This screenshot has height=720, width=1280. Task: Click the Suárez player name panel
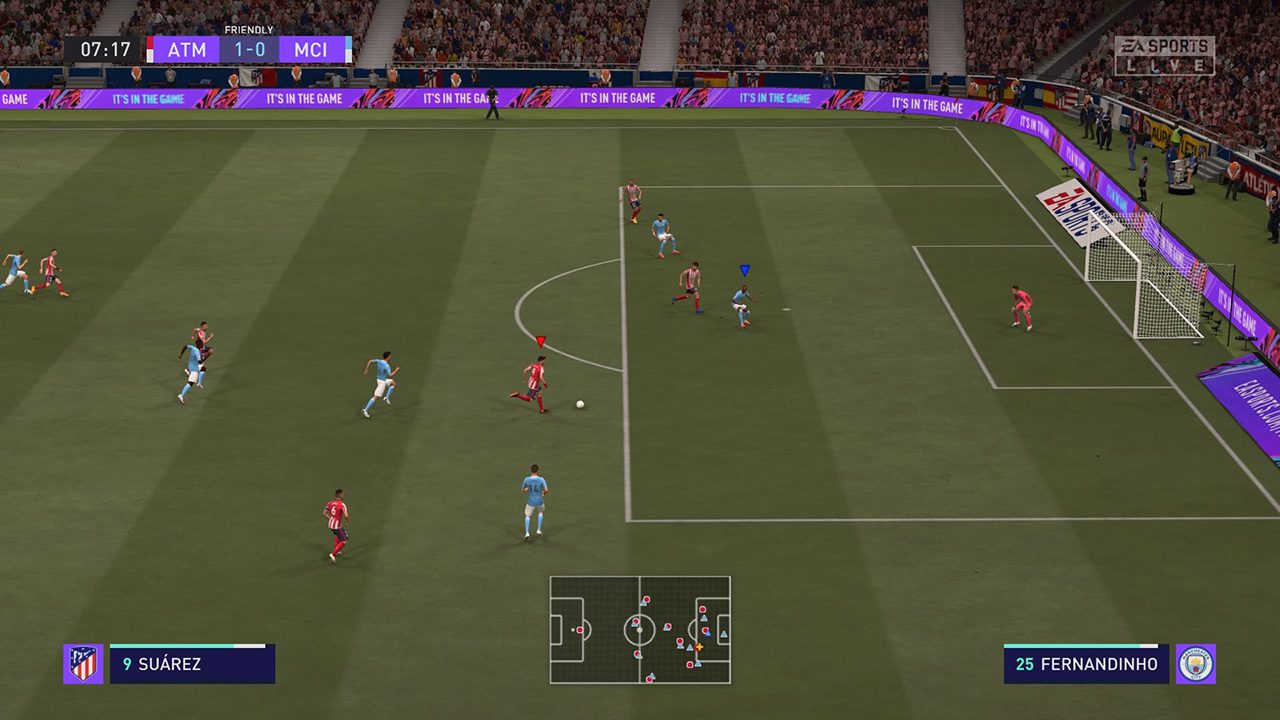[192, 664]
